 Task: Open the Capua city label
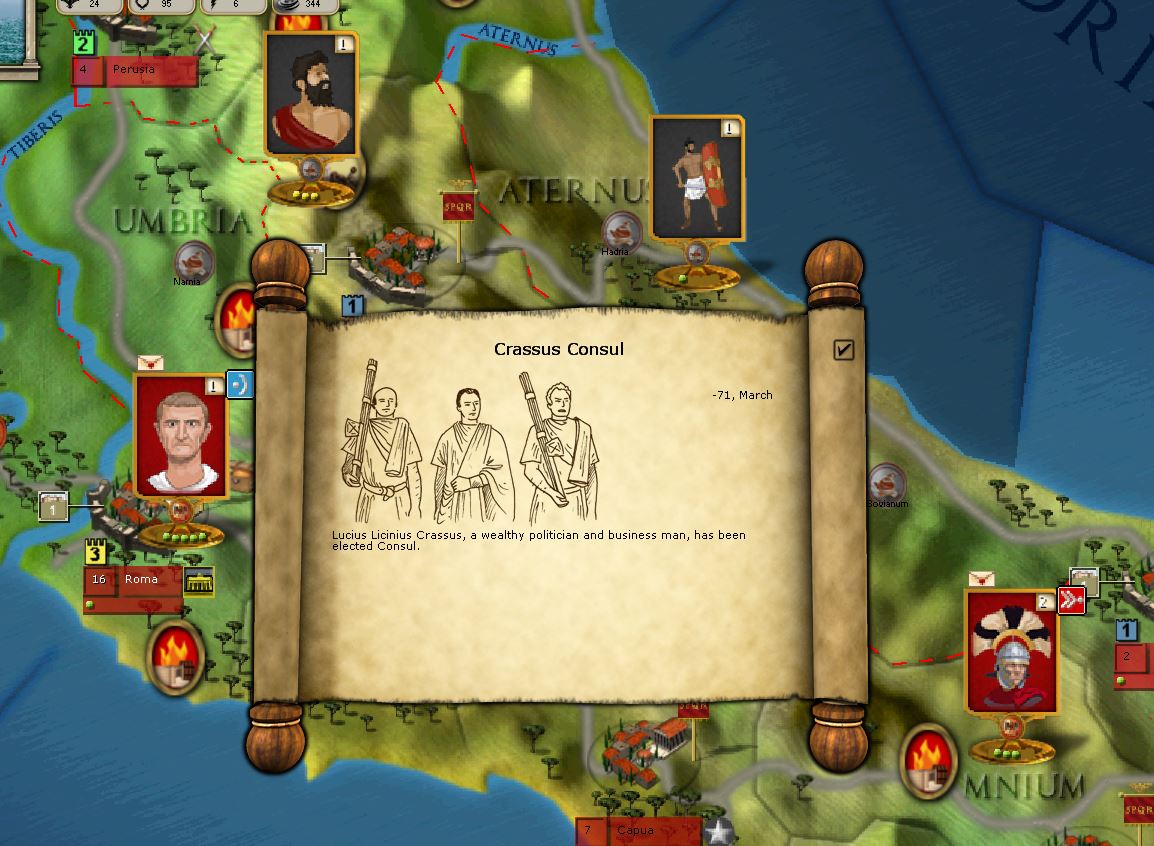click(x=635, y=830)
